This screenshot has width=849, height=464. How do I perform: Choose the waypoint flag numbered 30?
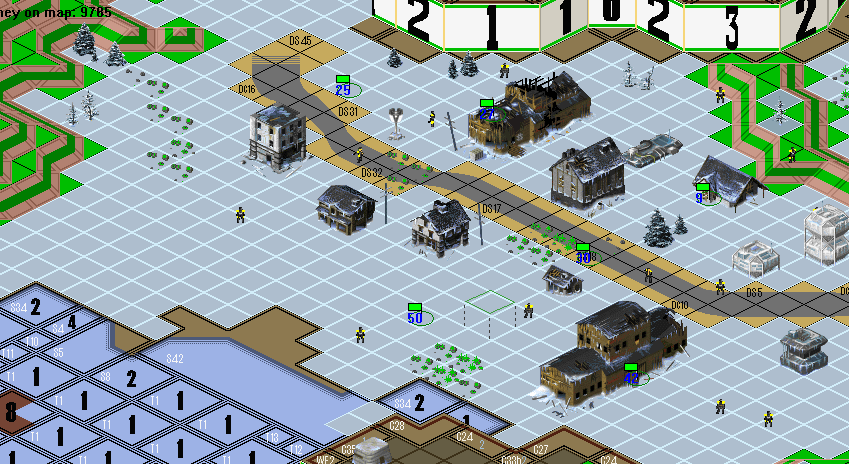coord(583,254)
